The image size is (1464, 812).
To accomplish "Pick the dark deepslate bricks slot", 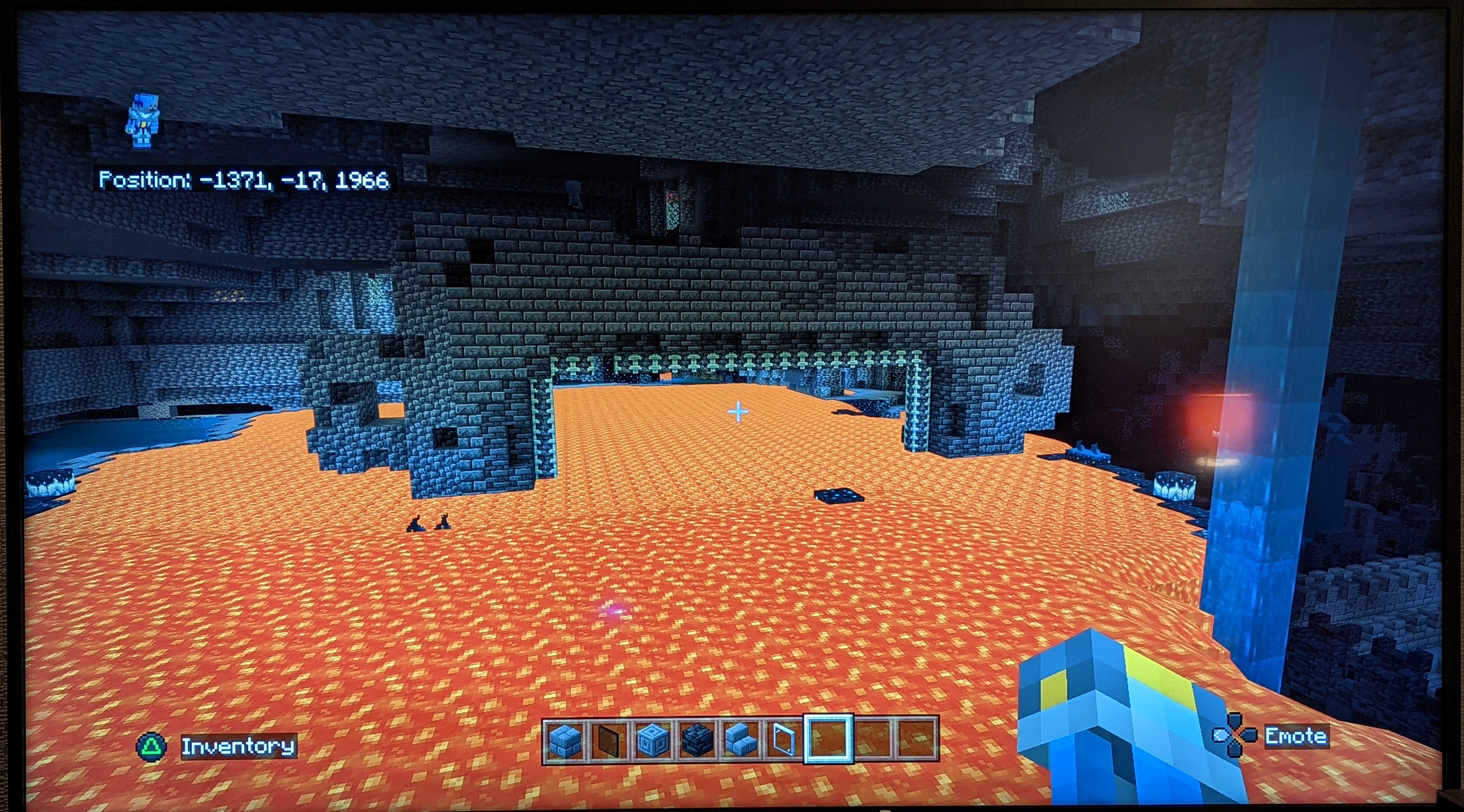I will (696, 740).
